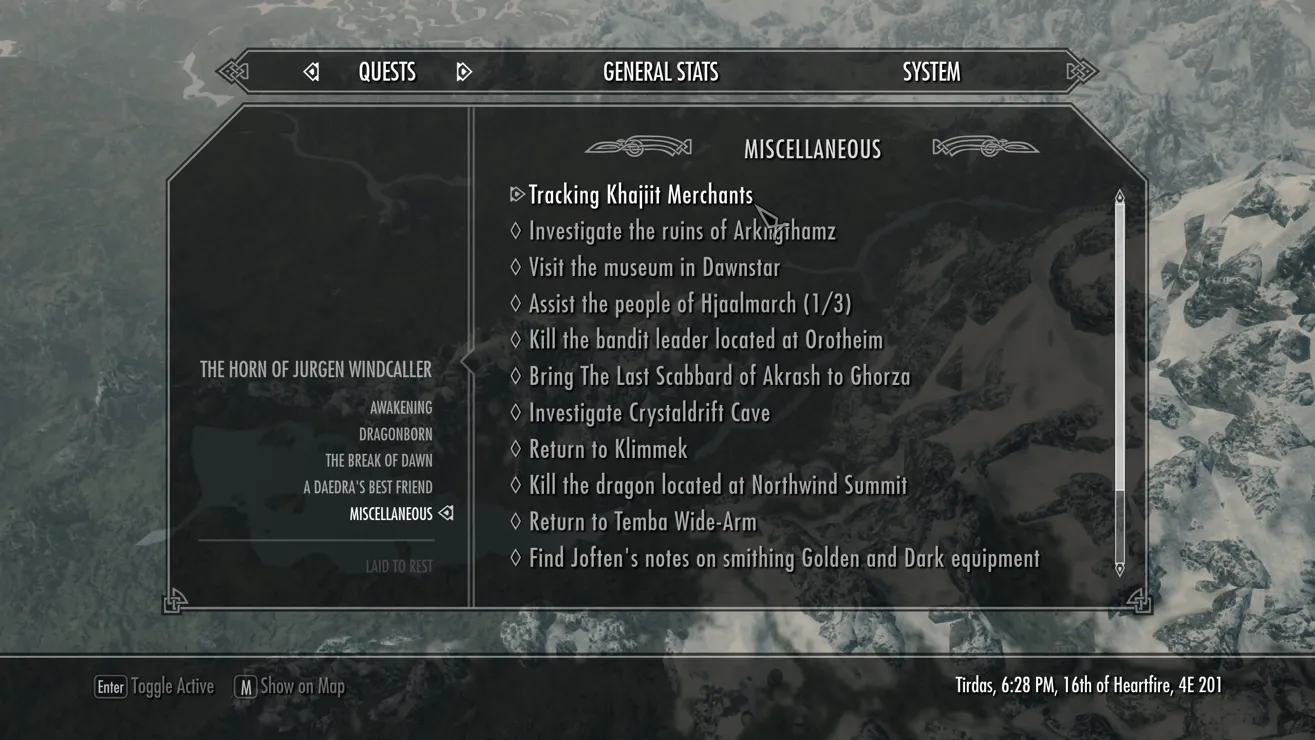This screenshot has height=740, width=1315.
Task: Activate Assist the people of Hjaalmarch objective
Action: [x=689, y=304]
